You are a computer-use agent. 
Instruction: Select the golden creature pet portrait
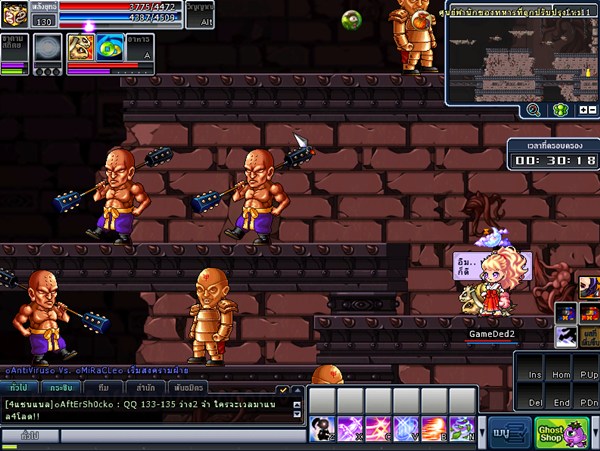[81, 46]
